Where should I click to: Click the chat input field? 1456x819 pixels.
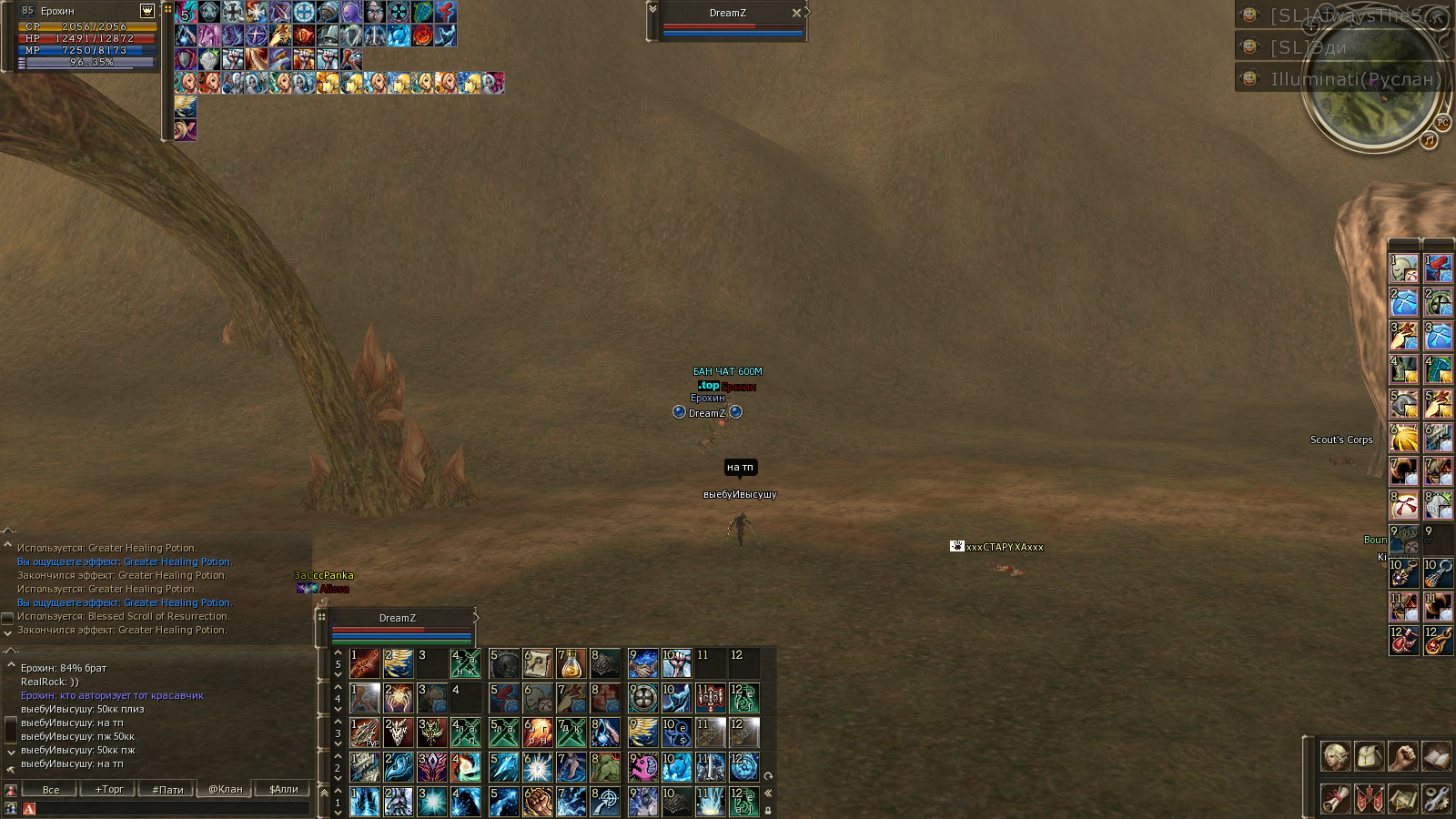164,809
